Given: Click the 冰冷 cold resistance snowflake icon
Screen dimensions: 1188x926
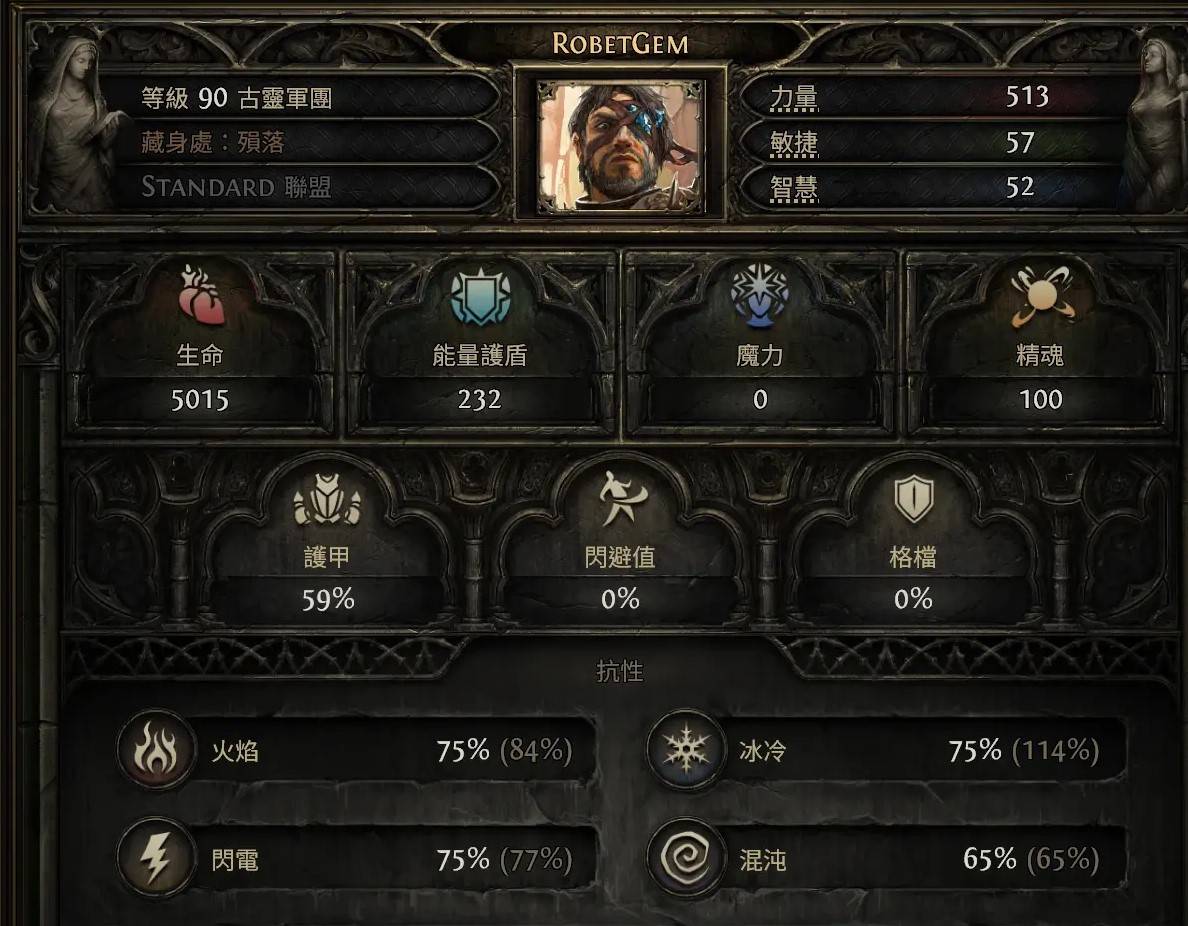Looking at the screenshot, I should (x=685, y=751).
